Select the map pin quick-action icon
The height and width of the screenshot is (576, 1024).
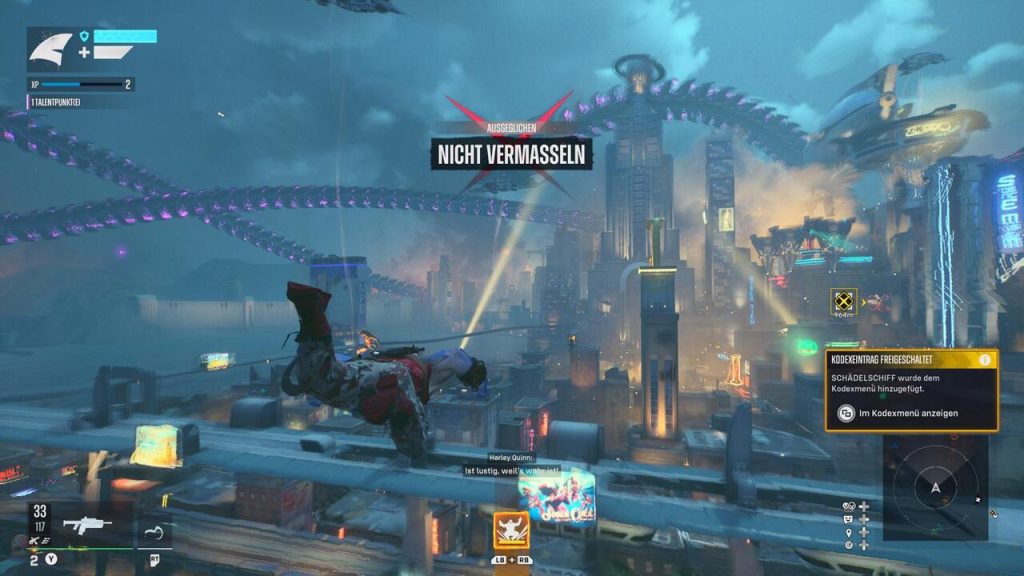click(x=849, y=532)
